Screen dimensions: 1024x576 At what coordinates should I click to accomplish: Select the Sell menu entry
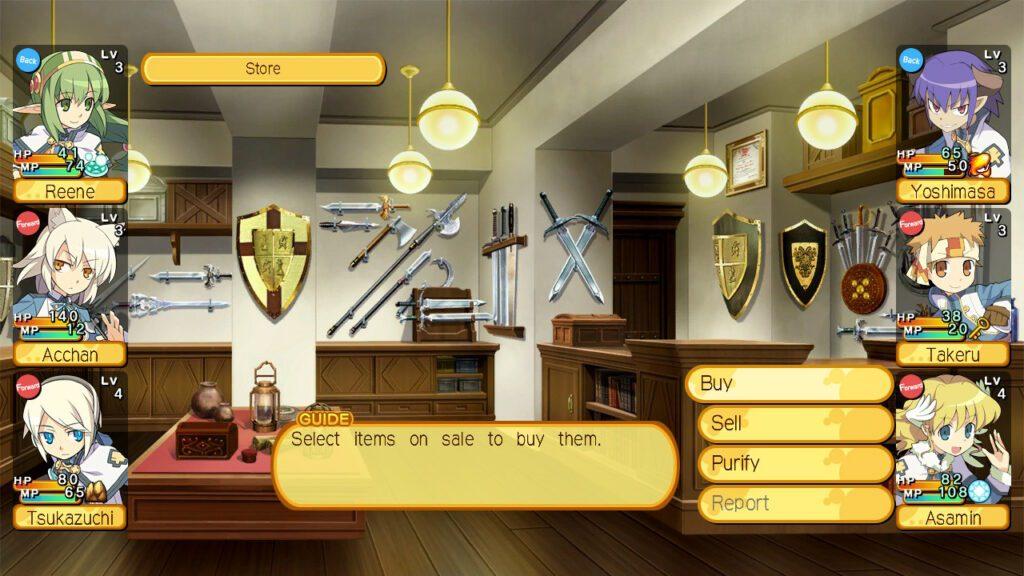pyautogui.click(x=794, y=424)
